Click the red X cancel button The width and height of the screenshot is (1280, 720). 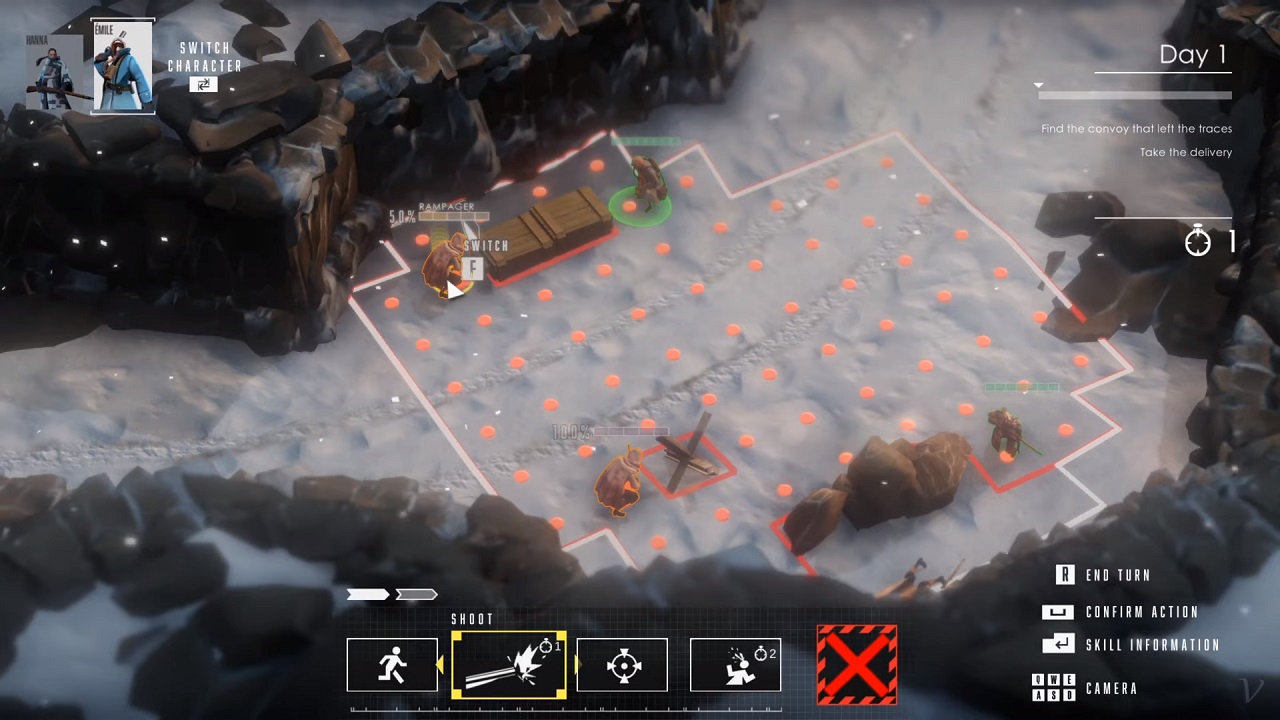(x=857, y=665)
